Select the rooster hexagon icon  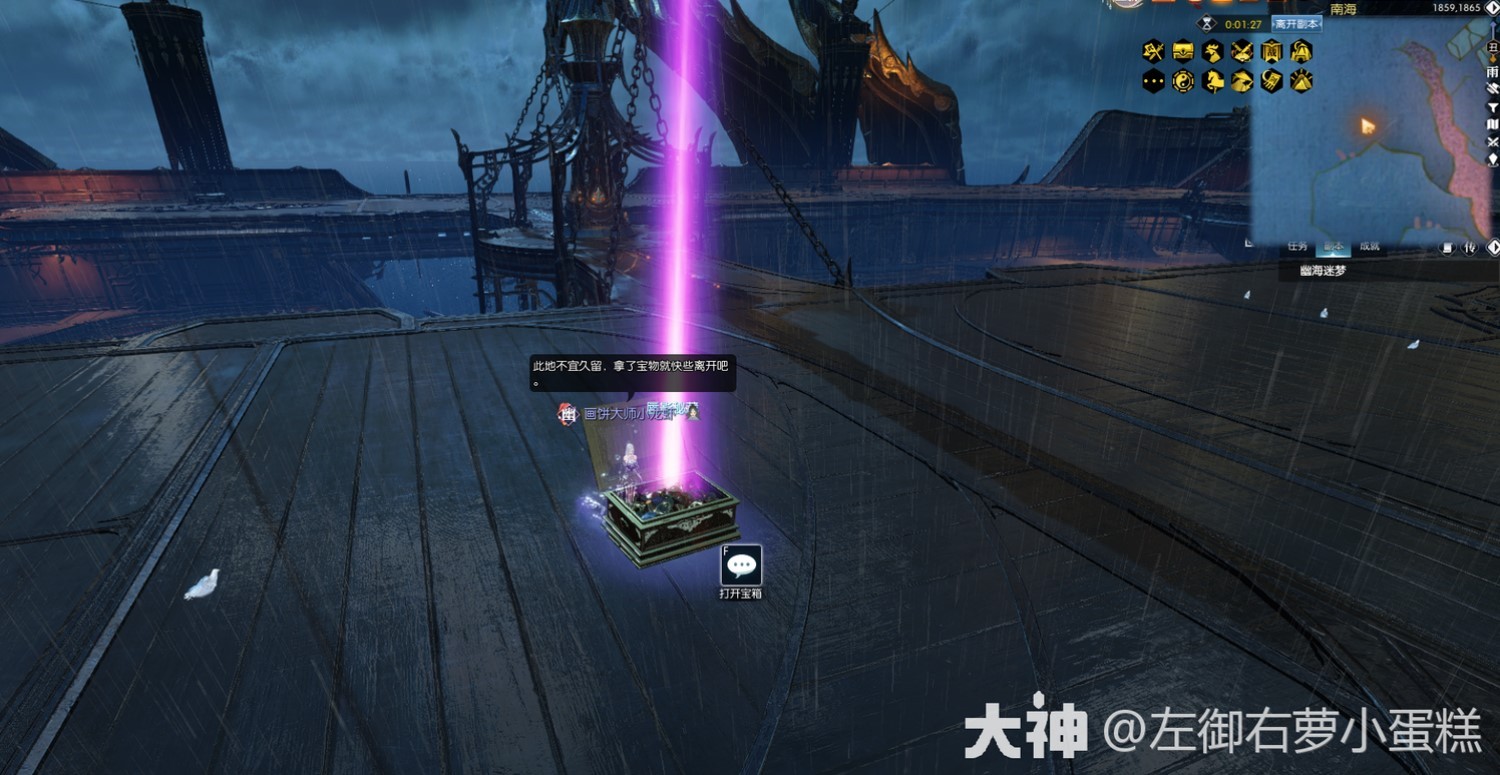1213,51
